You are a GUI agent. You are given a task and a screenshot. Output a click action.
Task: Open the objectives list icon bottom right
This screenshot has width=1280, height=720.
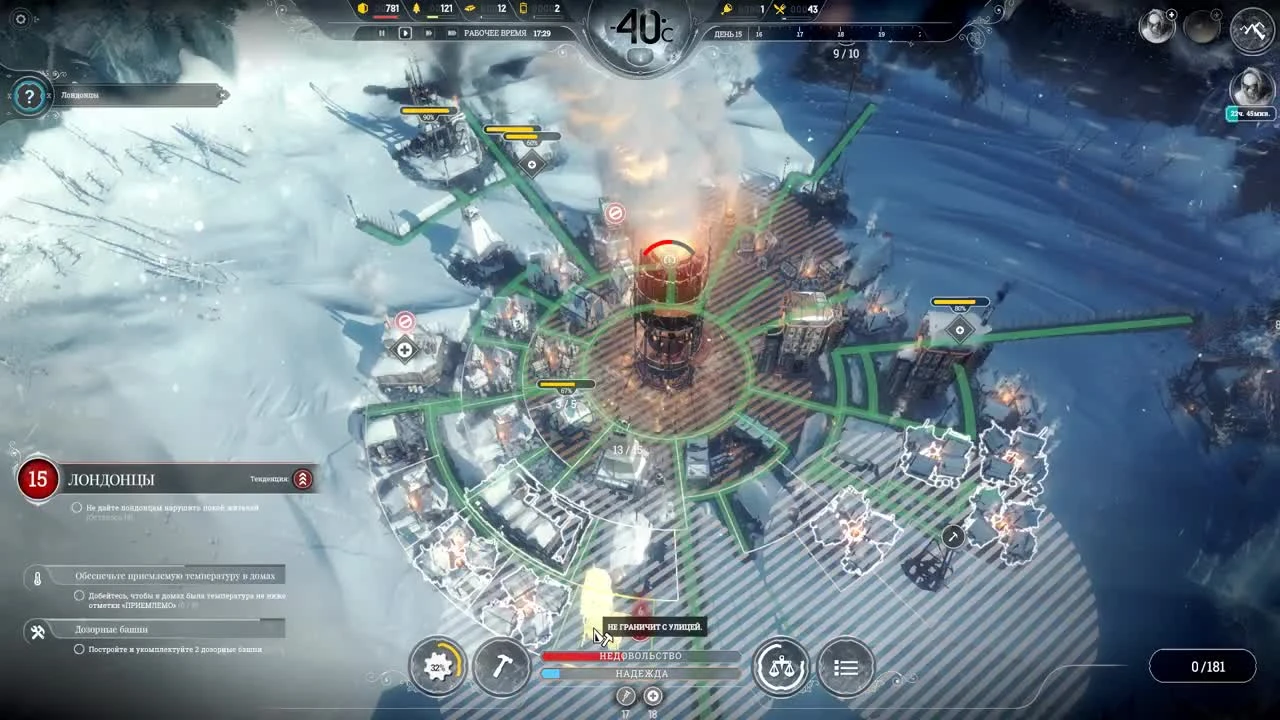pos(845,666)
